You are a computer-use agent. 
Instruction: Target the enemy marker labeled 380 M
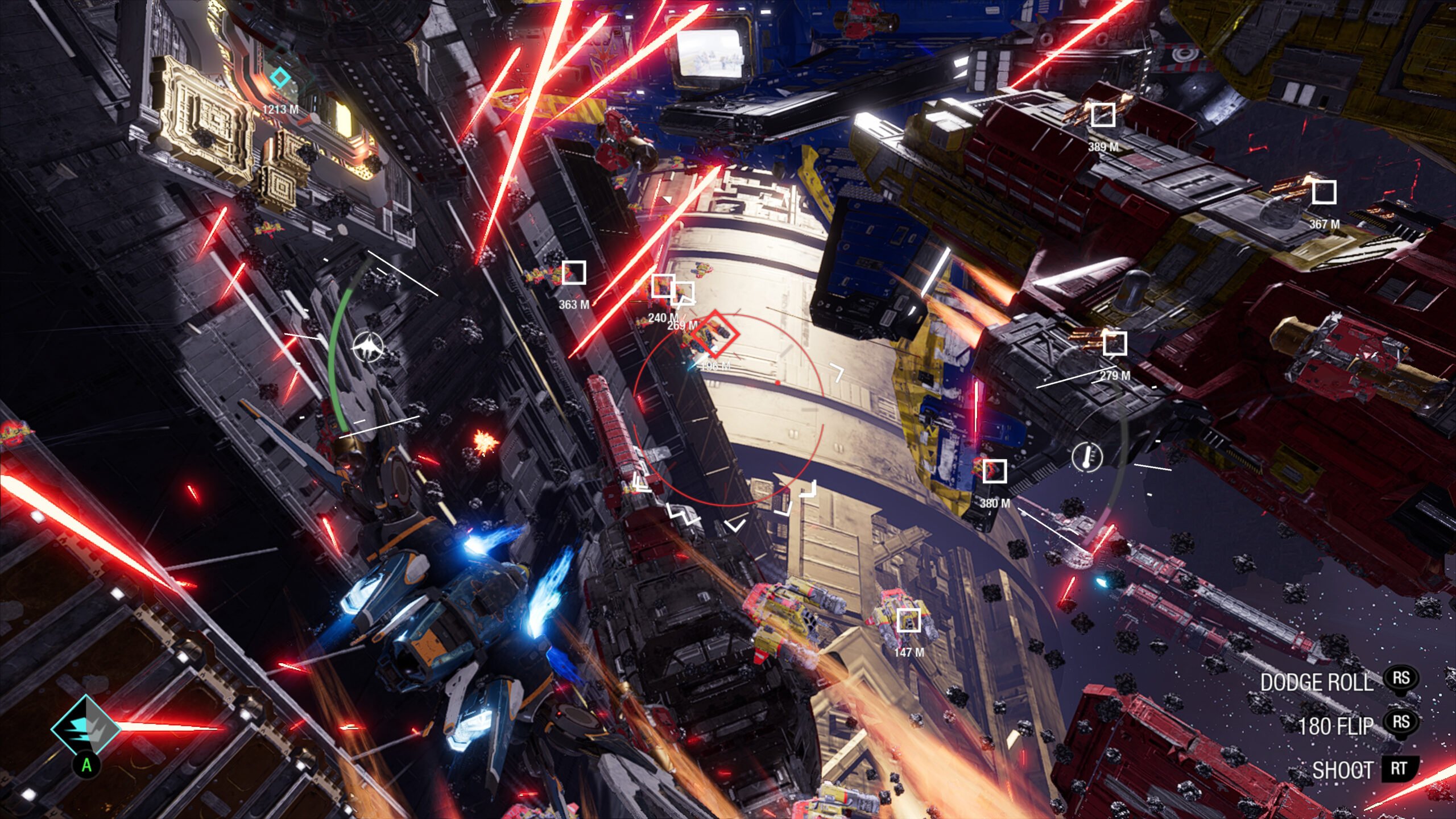click(x=994, y=471)
